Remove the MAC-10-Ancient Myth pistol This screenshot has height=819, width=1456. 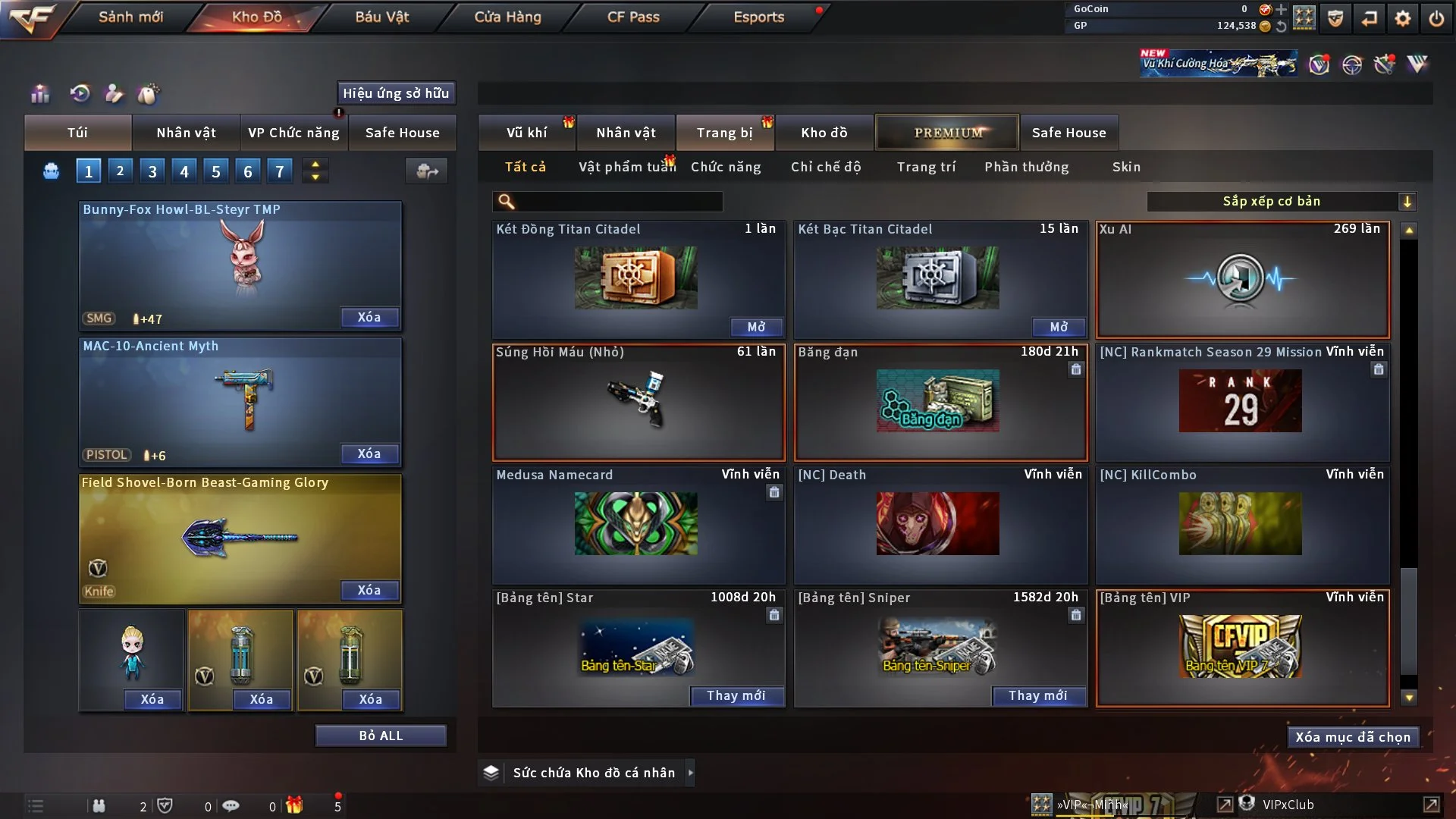pyautogui.click(x=369, y=453)
